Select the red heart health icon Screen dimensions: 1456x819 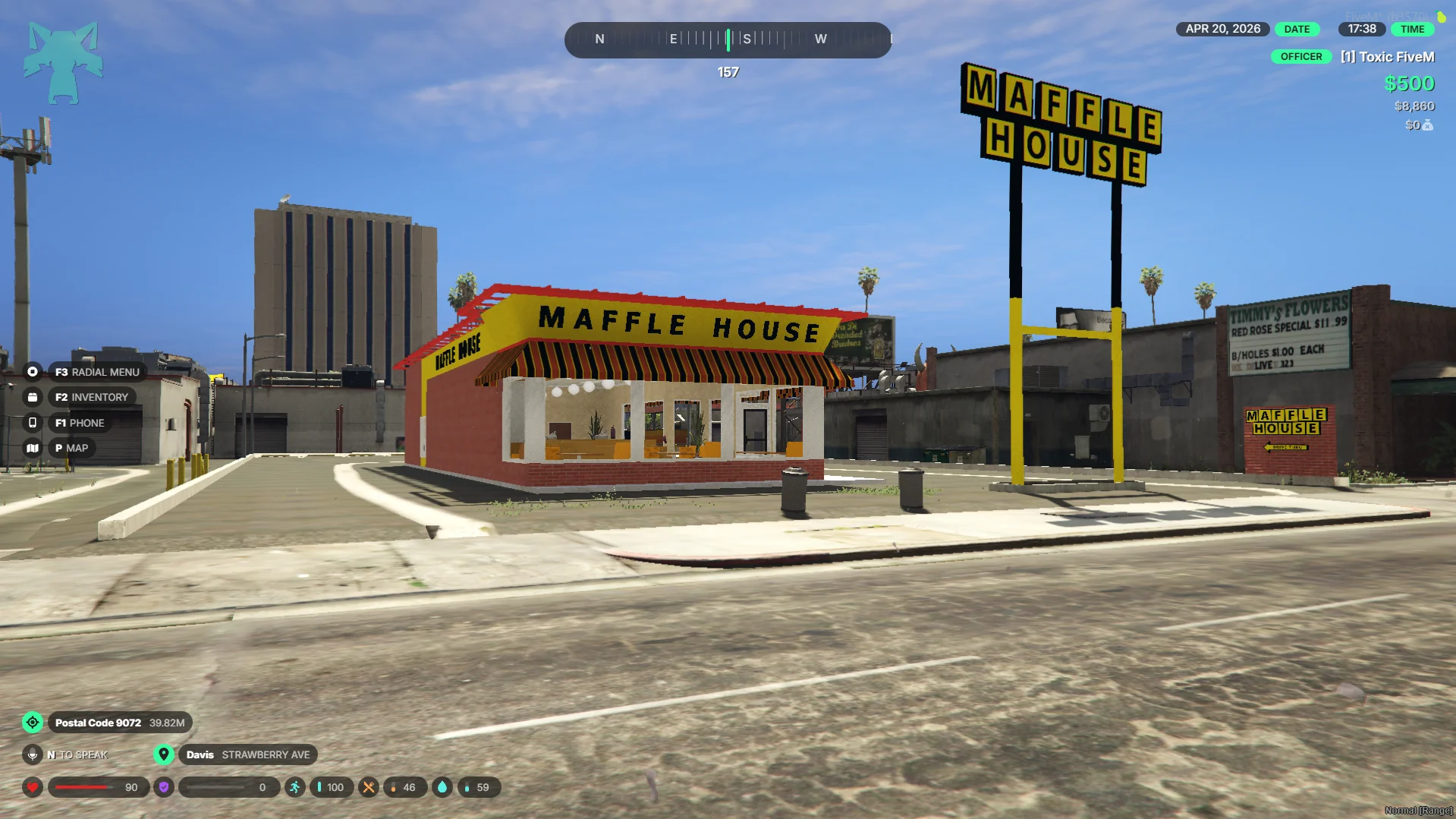click(x=33, y=787)
